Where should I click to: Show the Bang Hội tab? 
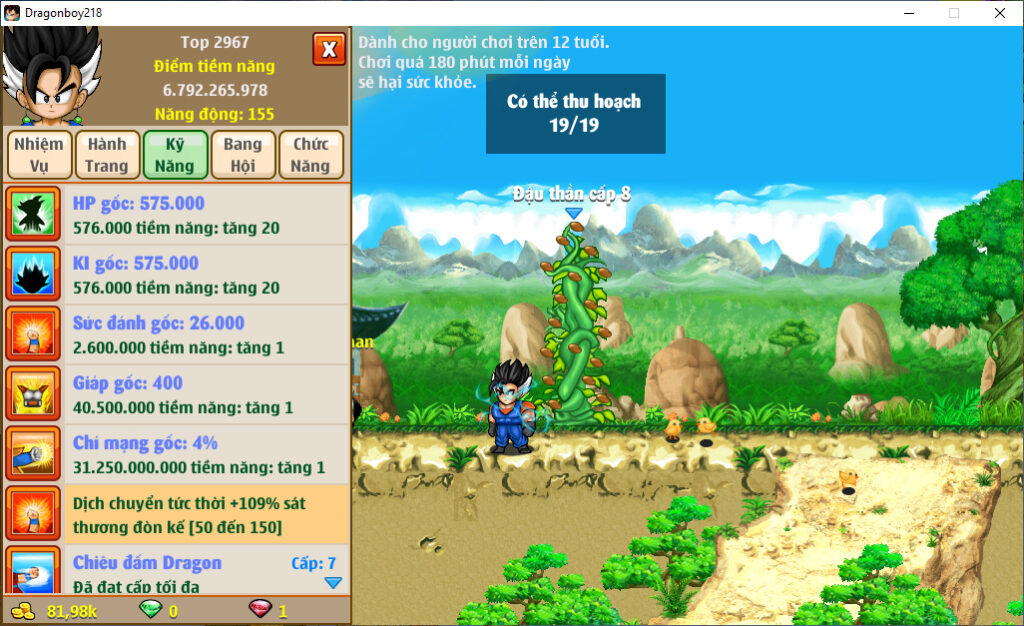click(242, 155)
